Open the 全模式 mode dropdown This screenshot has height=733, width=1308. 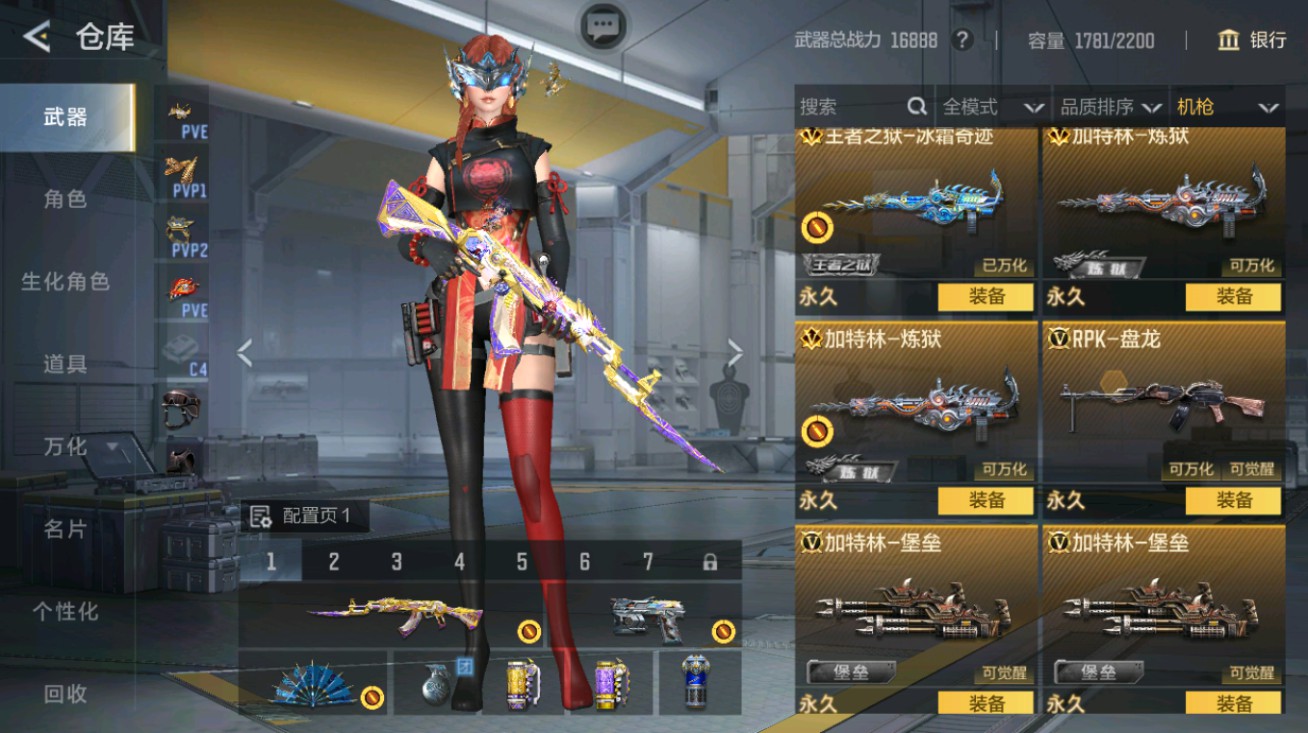tap(992, 107)
